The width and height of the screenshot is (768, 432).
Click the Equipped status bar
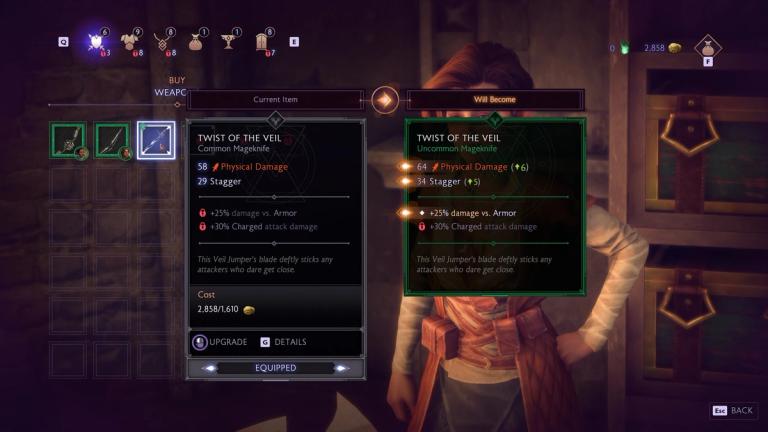(275, 368)
